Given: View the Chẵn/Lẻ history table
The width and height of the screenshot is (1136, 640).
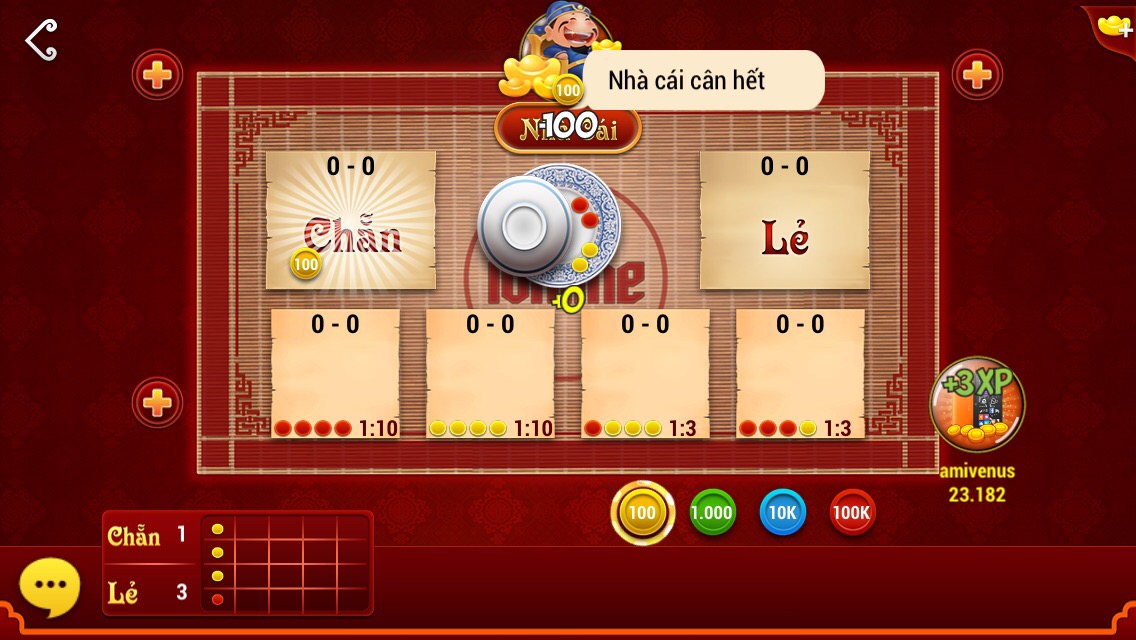Looking at the screenshot, I should tap(238, 563).
